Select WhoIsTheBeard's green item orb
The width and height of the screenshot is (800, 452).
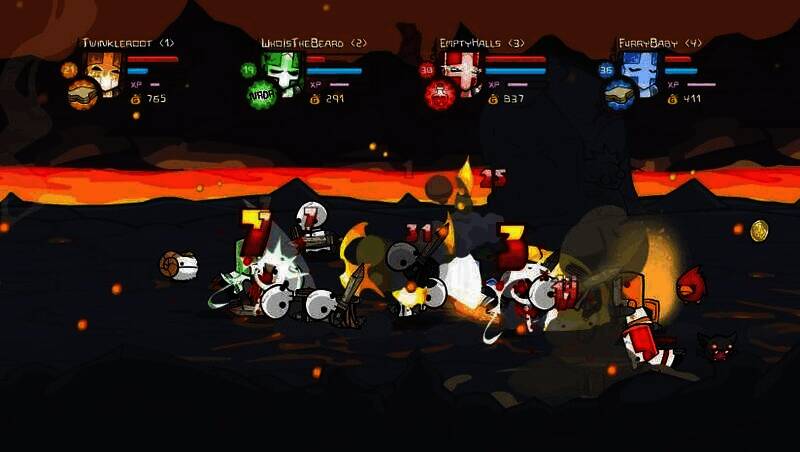coord(261,94)
